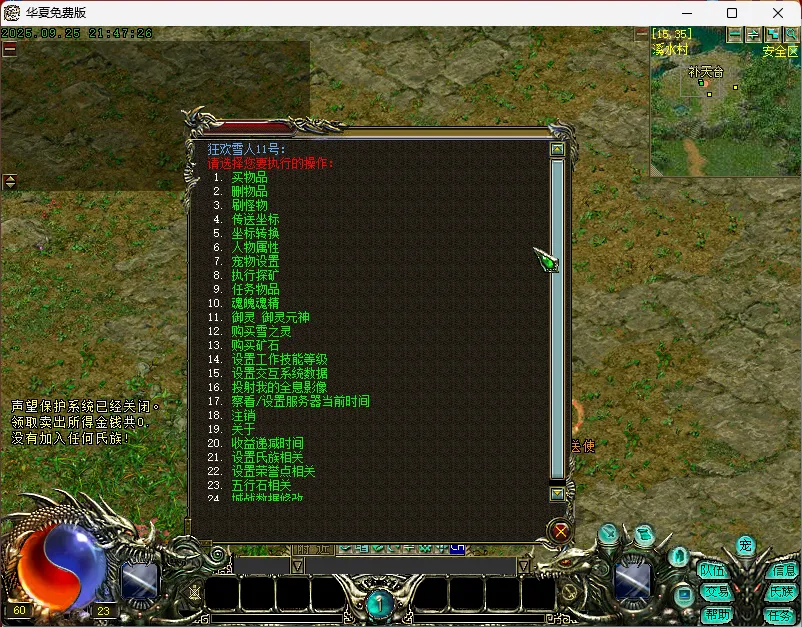This screenshot has height=627, width=802.
Task: Show the 帮助 help panel
Action: pyautogui.click(x=717, y=614)
